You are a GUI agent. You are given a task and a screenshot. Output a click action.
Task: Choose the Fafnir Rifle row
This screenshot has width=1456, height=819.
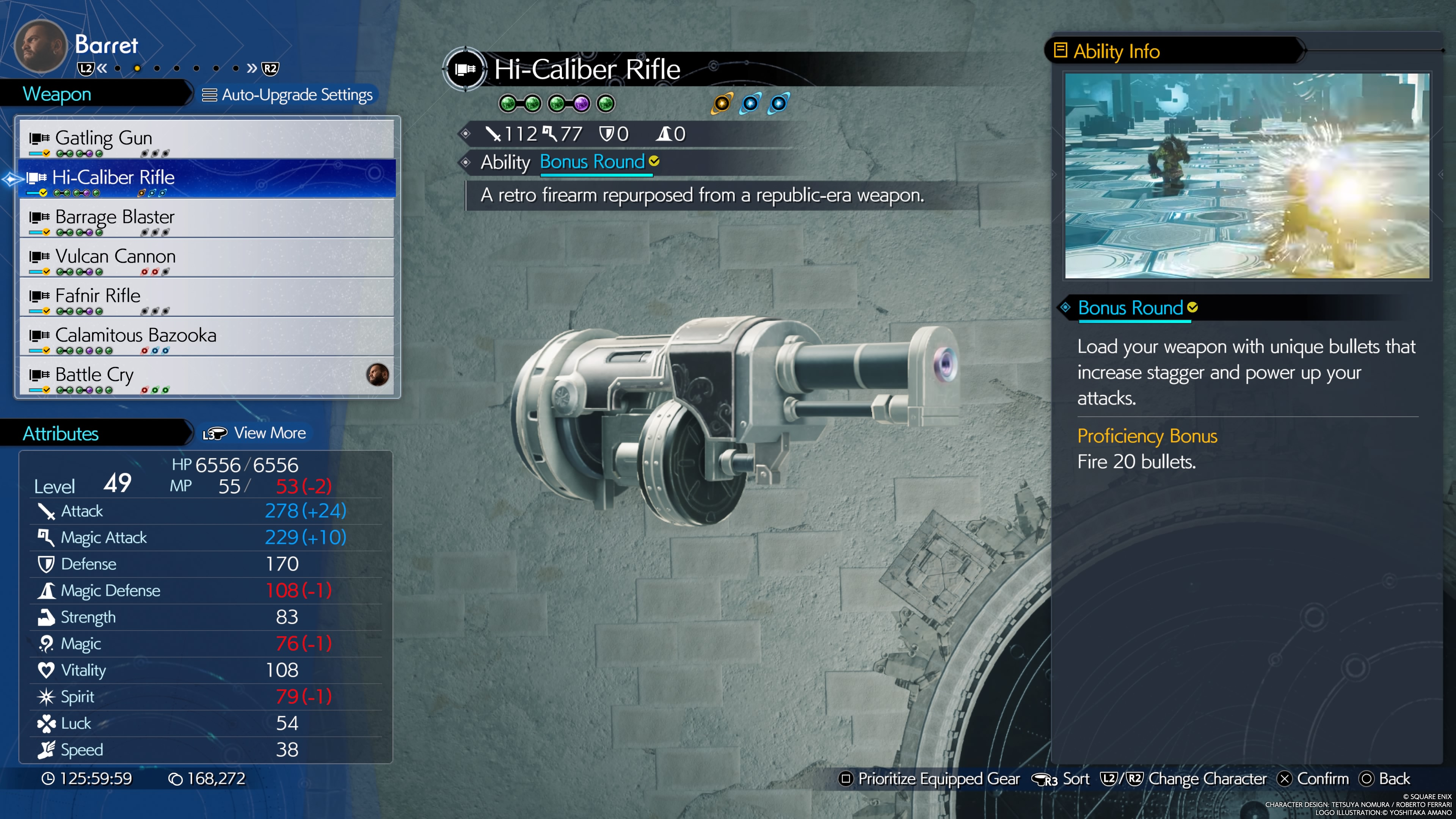(x=206, y=297)
